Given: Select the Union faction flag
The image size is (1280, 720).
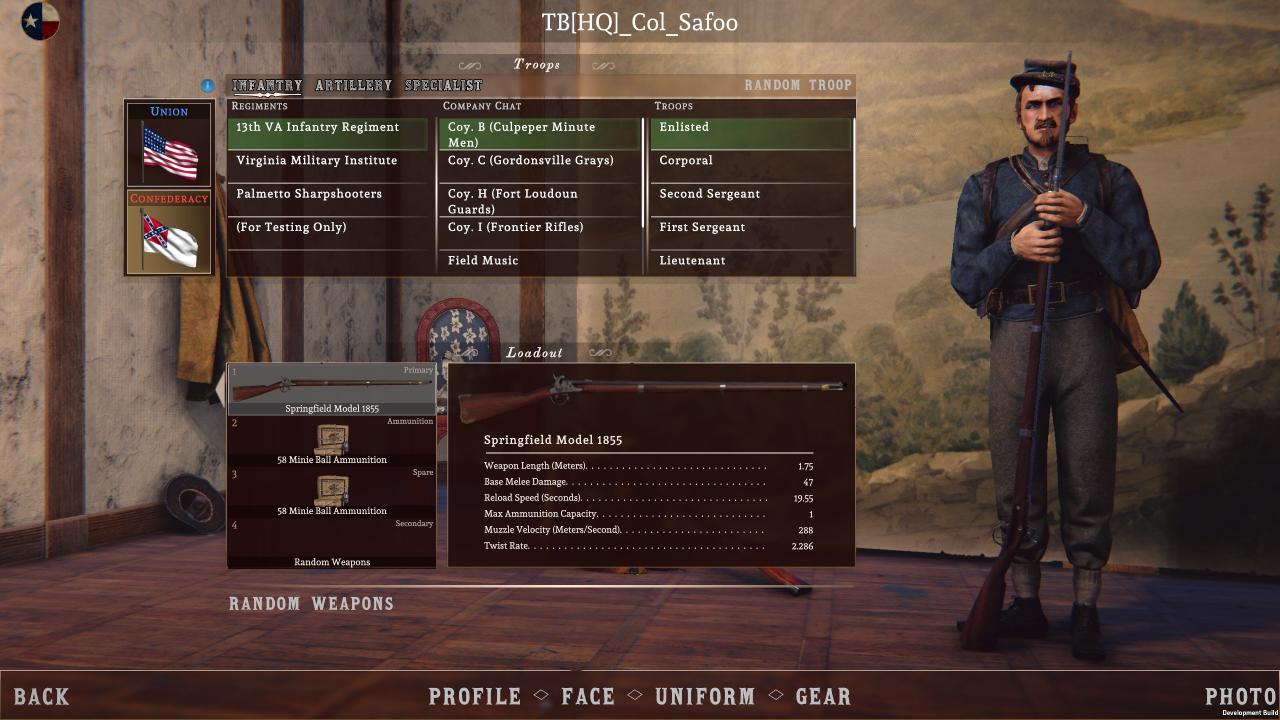Looking at the screenshot, I should click(169, 144).
